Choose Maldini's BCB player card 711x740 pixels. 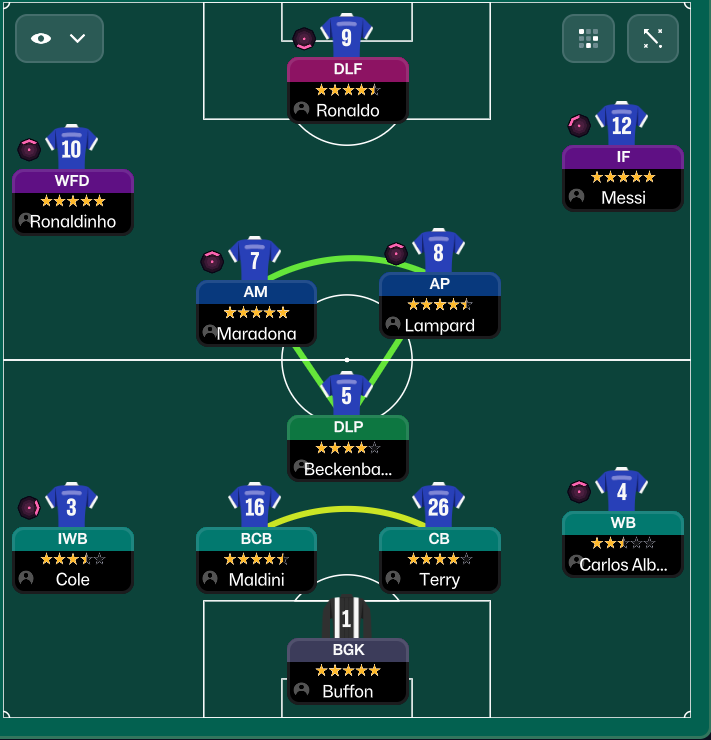(x=256, y=560)
